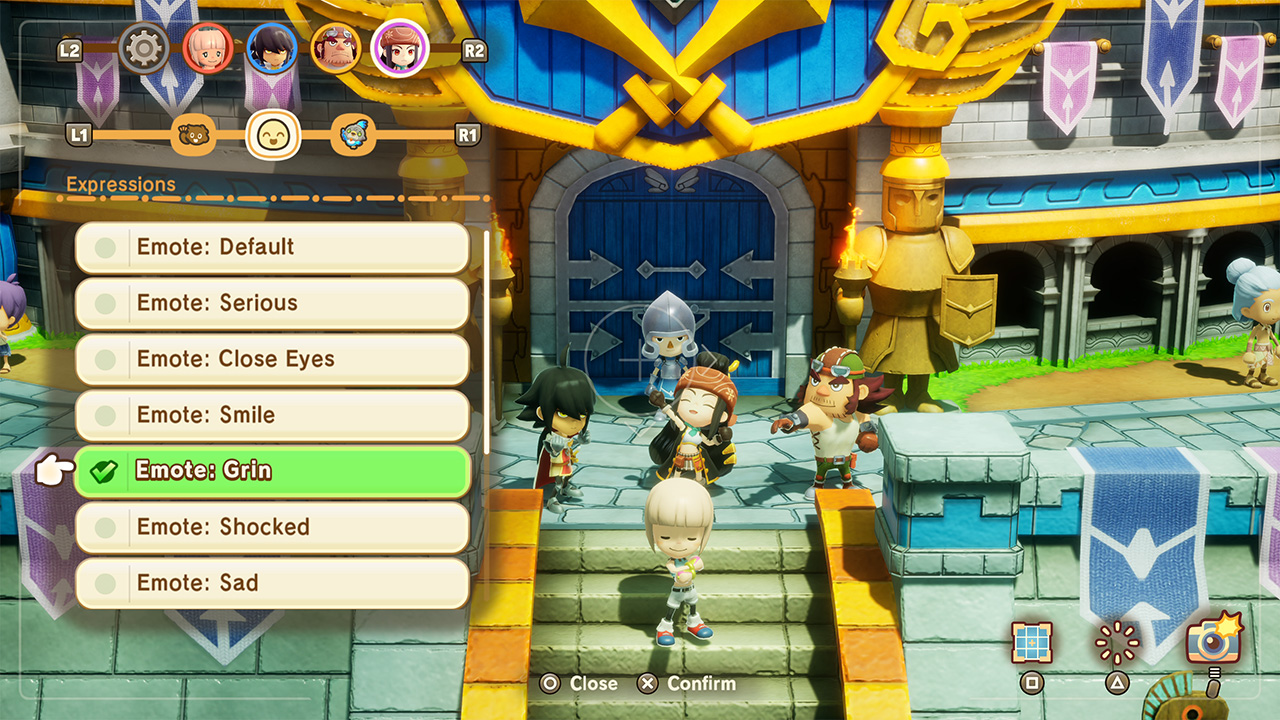Click the checked Emote: Grin row
1280x720 pixels.
point(272,471)
